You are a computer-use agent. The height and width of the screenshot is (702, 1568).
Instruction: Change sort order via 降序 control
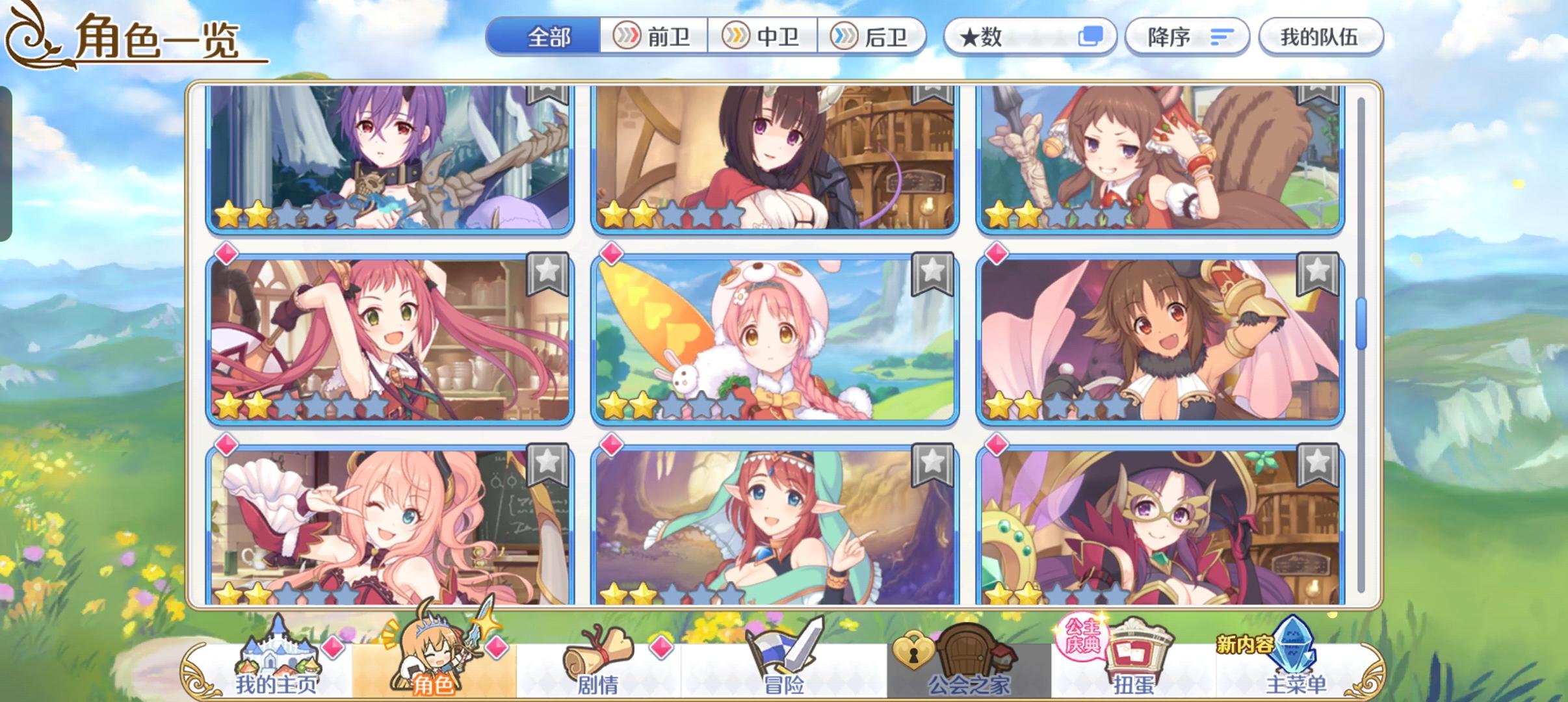(x=1187, y=37)
